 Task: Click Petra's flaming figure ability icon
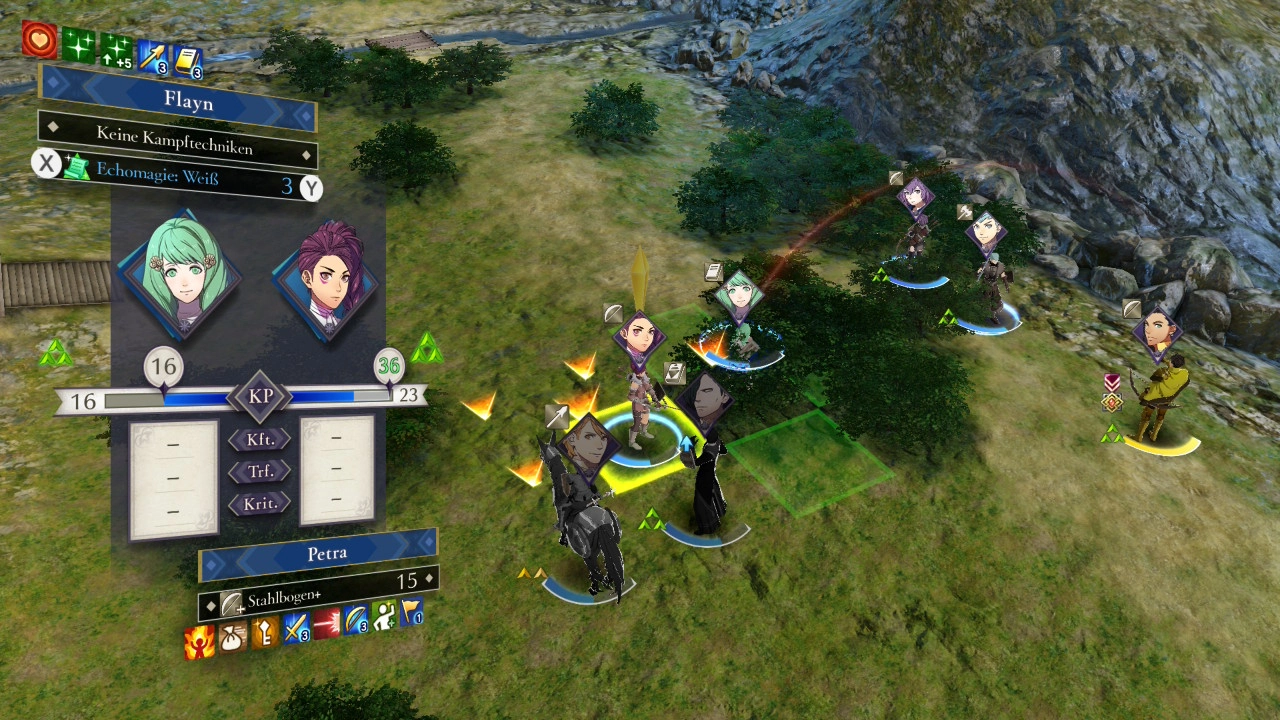tap(199, 642)
